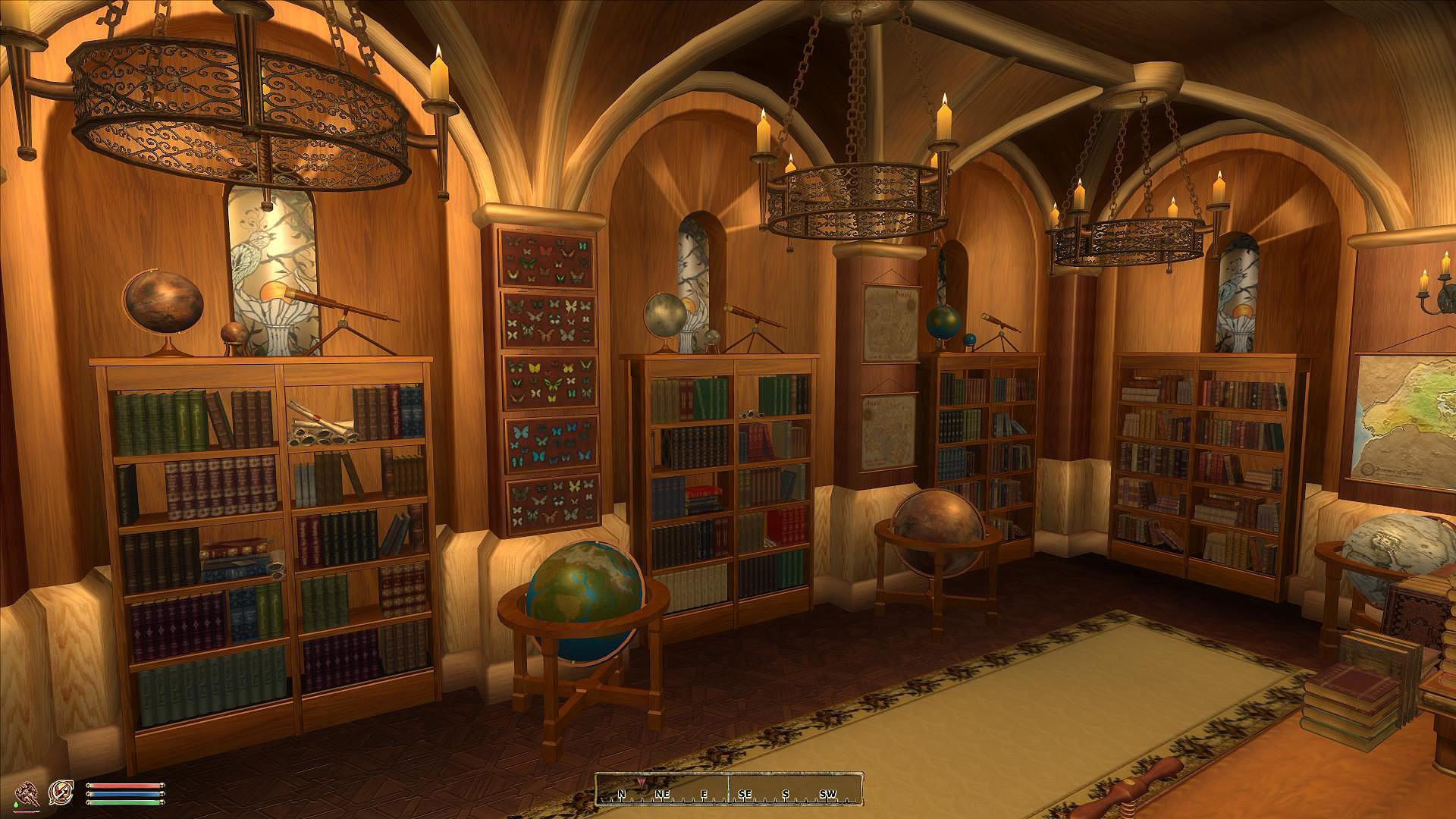
Task: Click the compass direction bar
Action: click(x=729, y=789)
